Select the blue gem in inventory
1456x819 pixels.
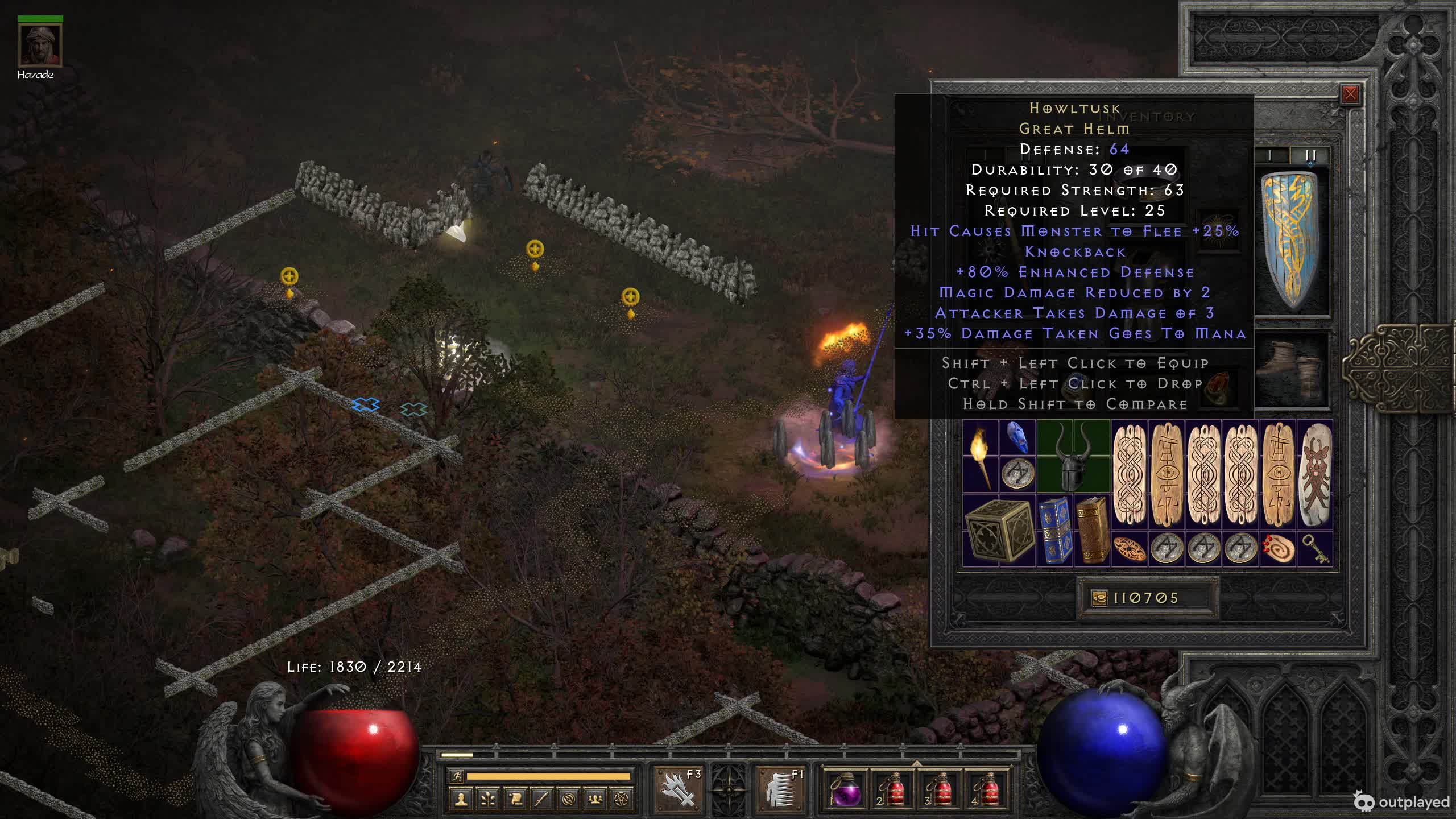point(1017,439)
